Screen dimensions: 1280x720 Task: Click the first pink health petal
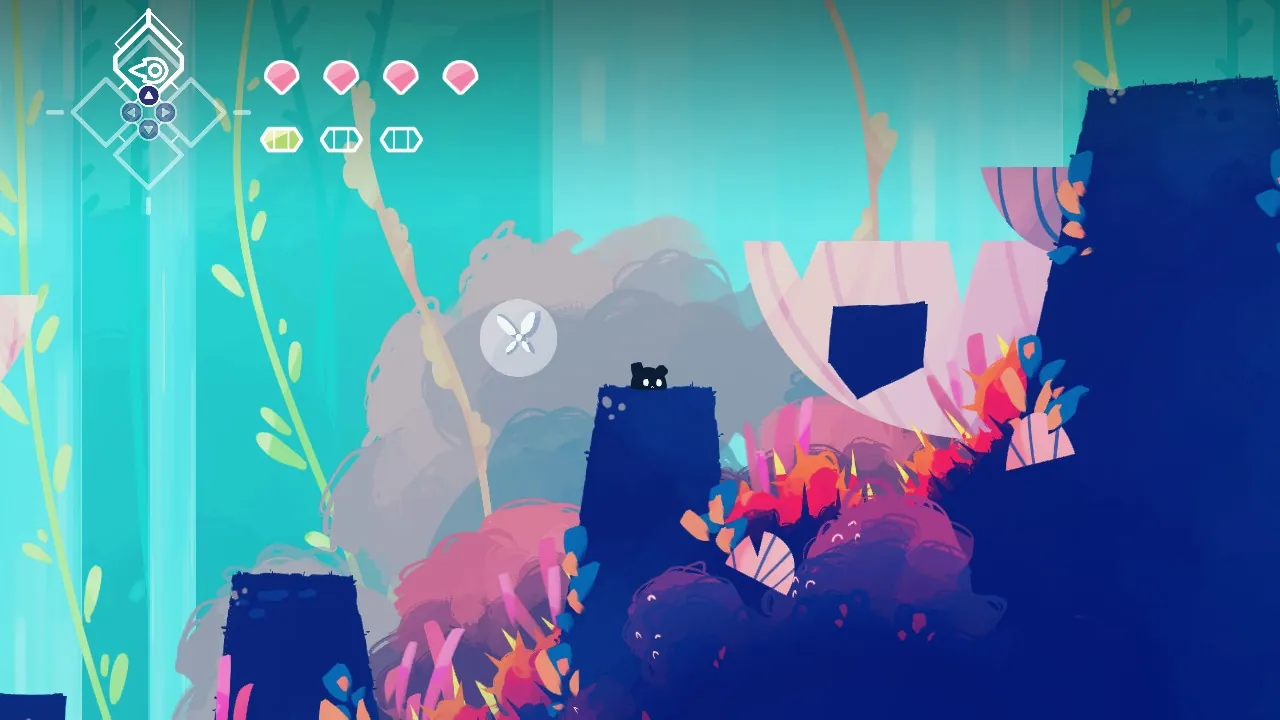pos(281,78)
